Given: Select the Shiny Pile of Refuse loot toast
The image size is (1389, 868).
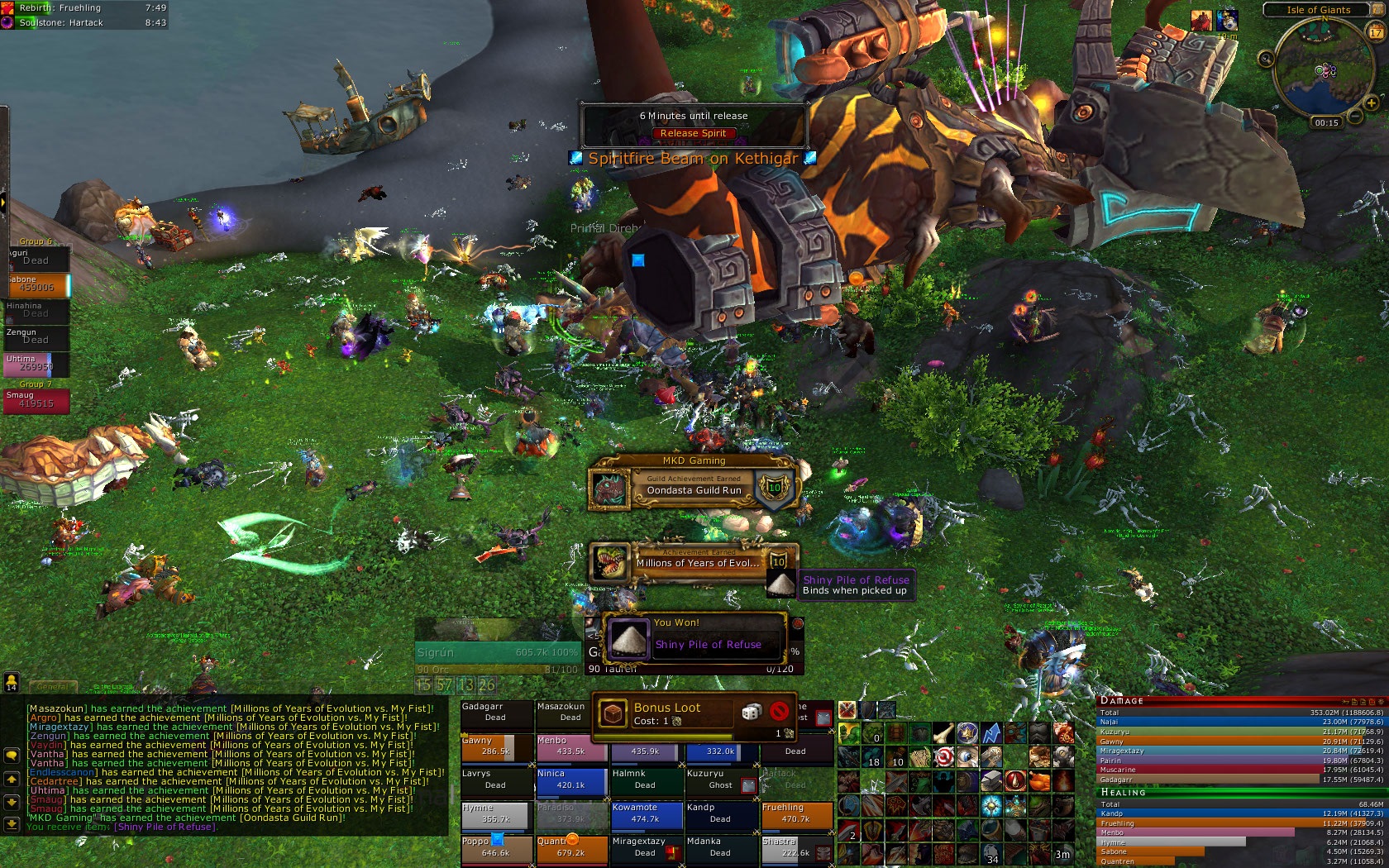Looking at the screenshot, I should coord(694,639).
